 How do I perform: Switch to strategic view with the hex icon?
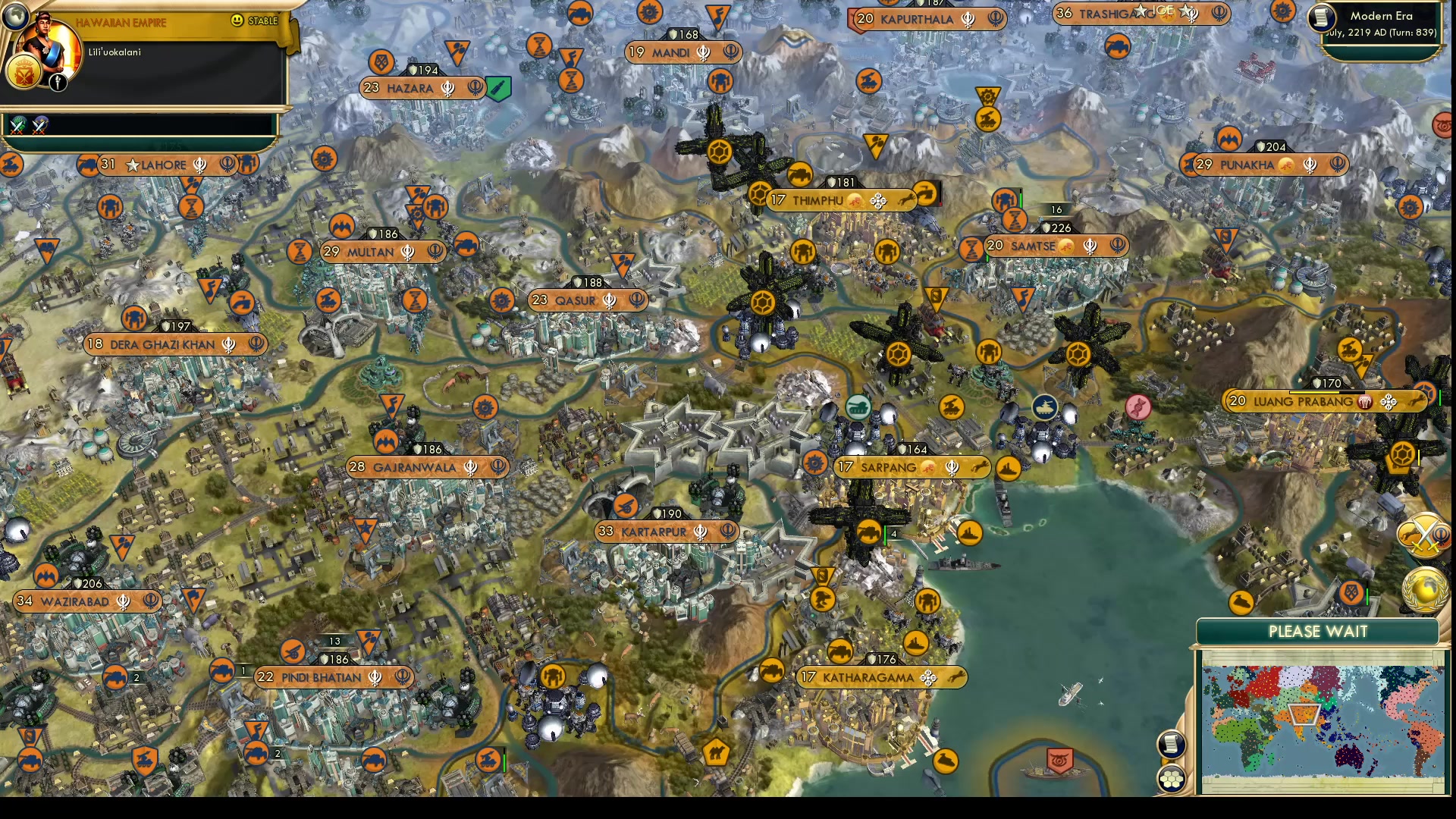[x=1171, y=777]
